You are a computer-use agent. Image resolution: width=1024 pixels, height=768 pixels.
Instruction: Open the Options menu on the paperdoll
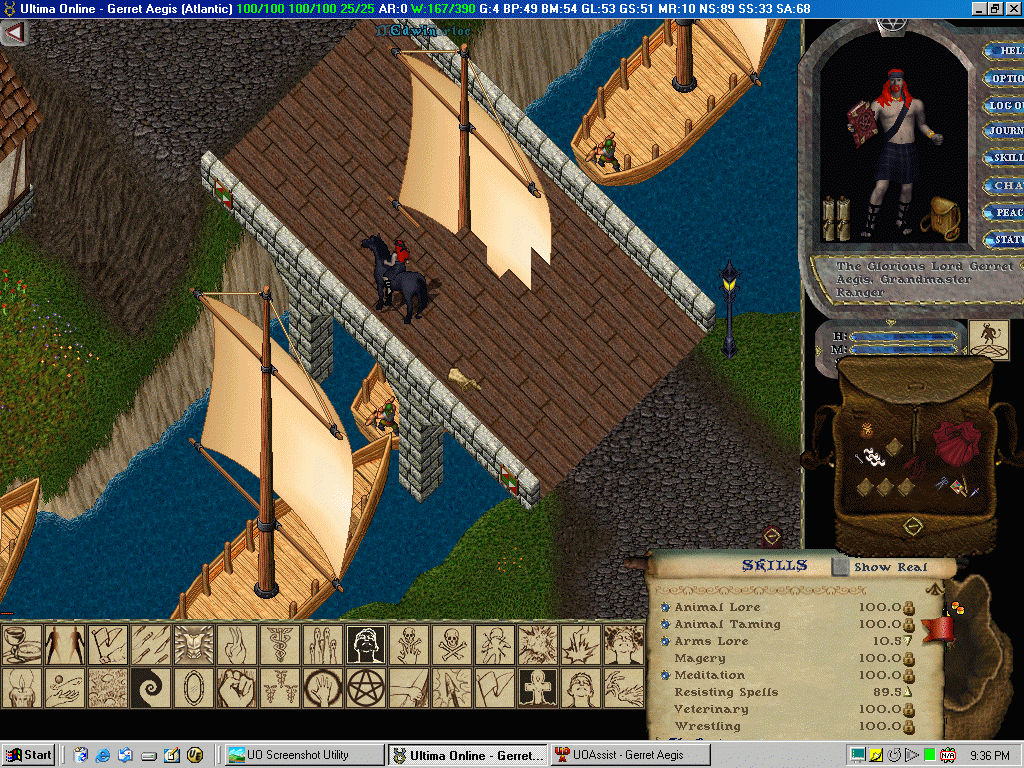click(x=1004, y=78)
